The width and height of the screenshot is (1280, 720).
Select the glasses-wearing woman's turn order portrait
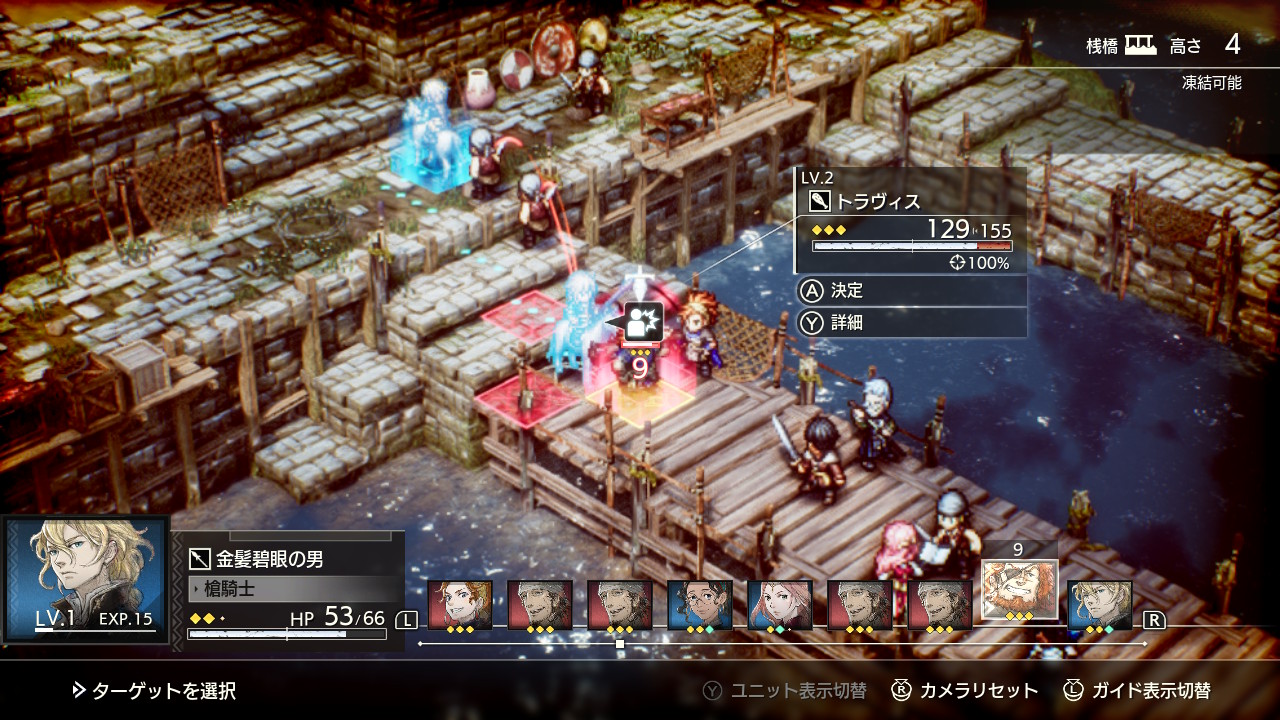[x=700, y=605]
